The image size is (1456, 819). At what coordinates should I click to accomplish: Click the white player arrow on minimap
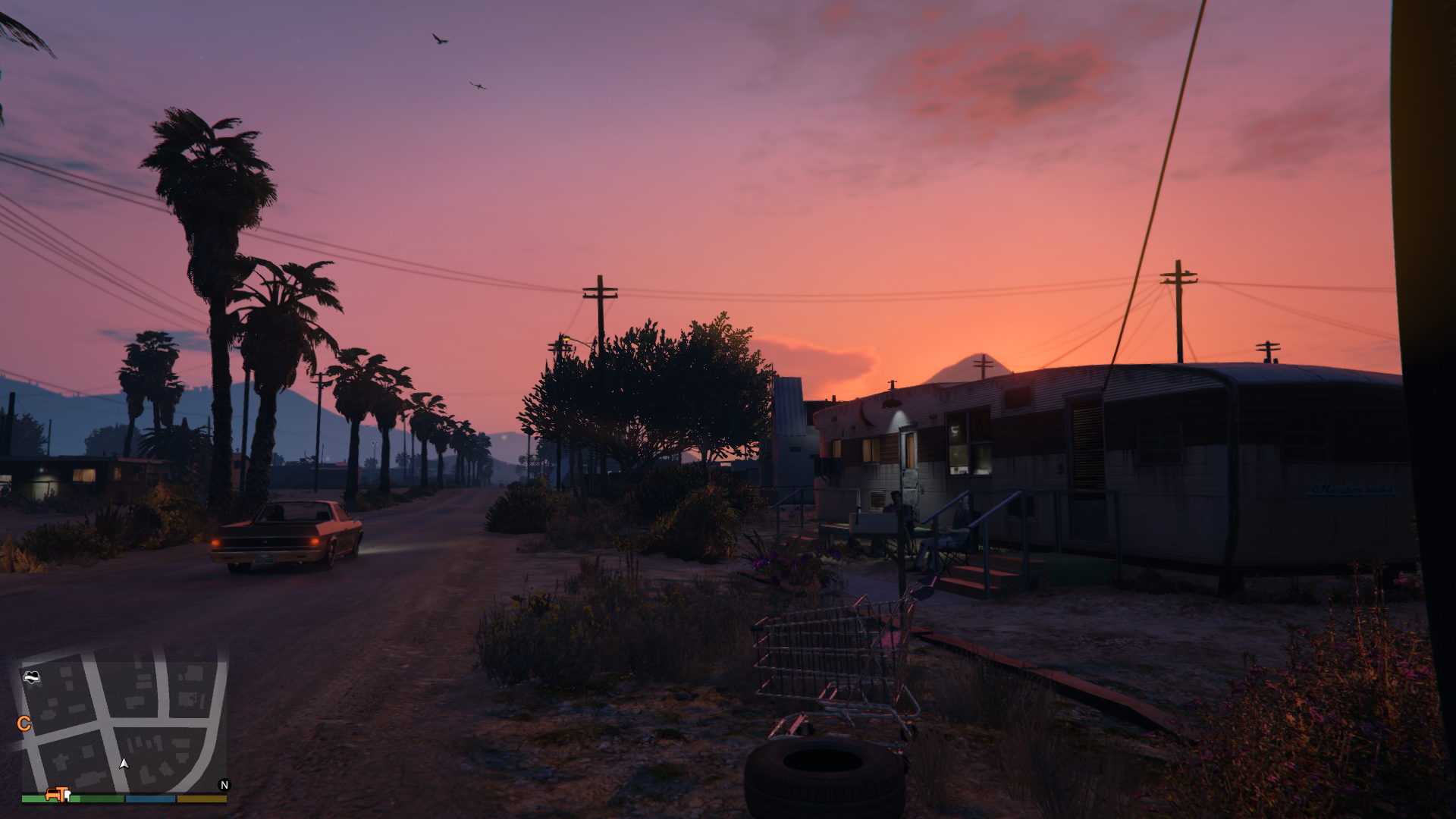(124, 764)
